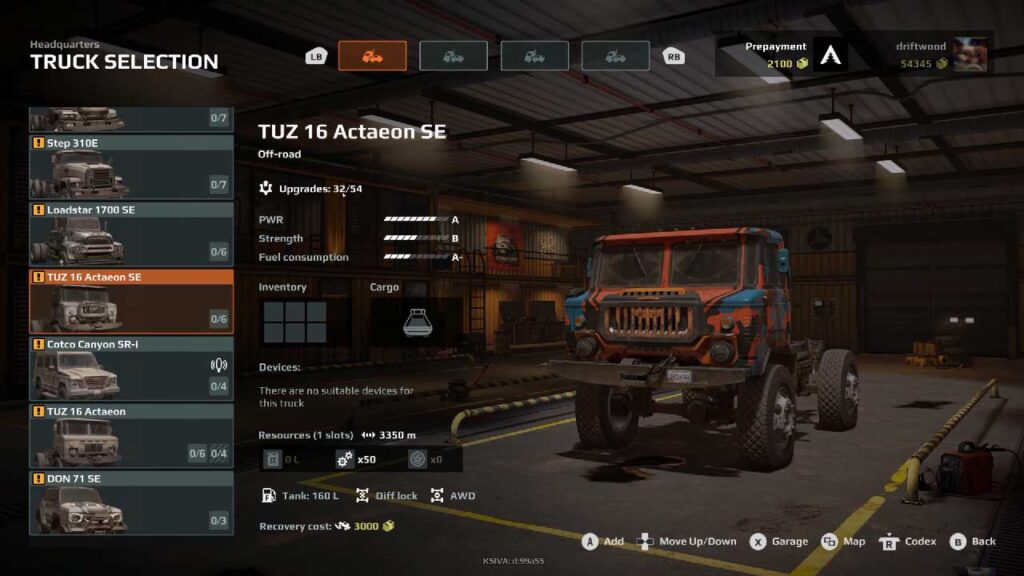Select the spare parts x50 resource slot
The width and height of the screenshot is (1024, 576).
(x=360, y=459)
